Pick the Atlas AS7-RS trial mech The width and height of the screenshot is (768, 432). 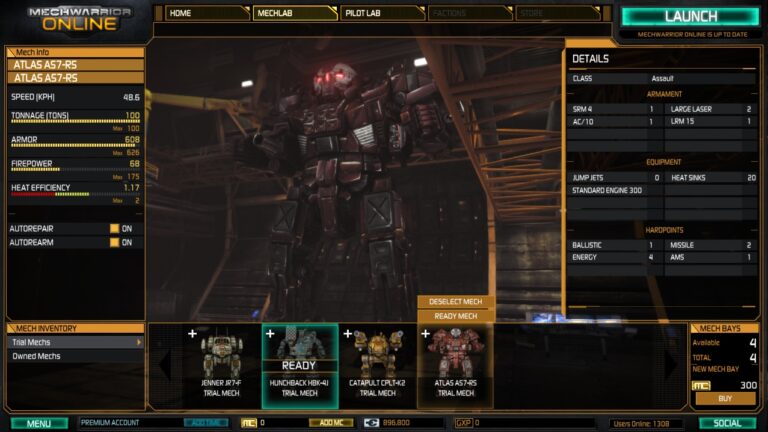[455, 366]
